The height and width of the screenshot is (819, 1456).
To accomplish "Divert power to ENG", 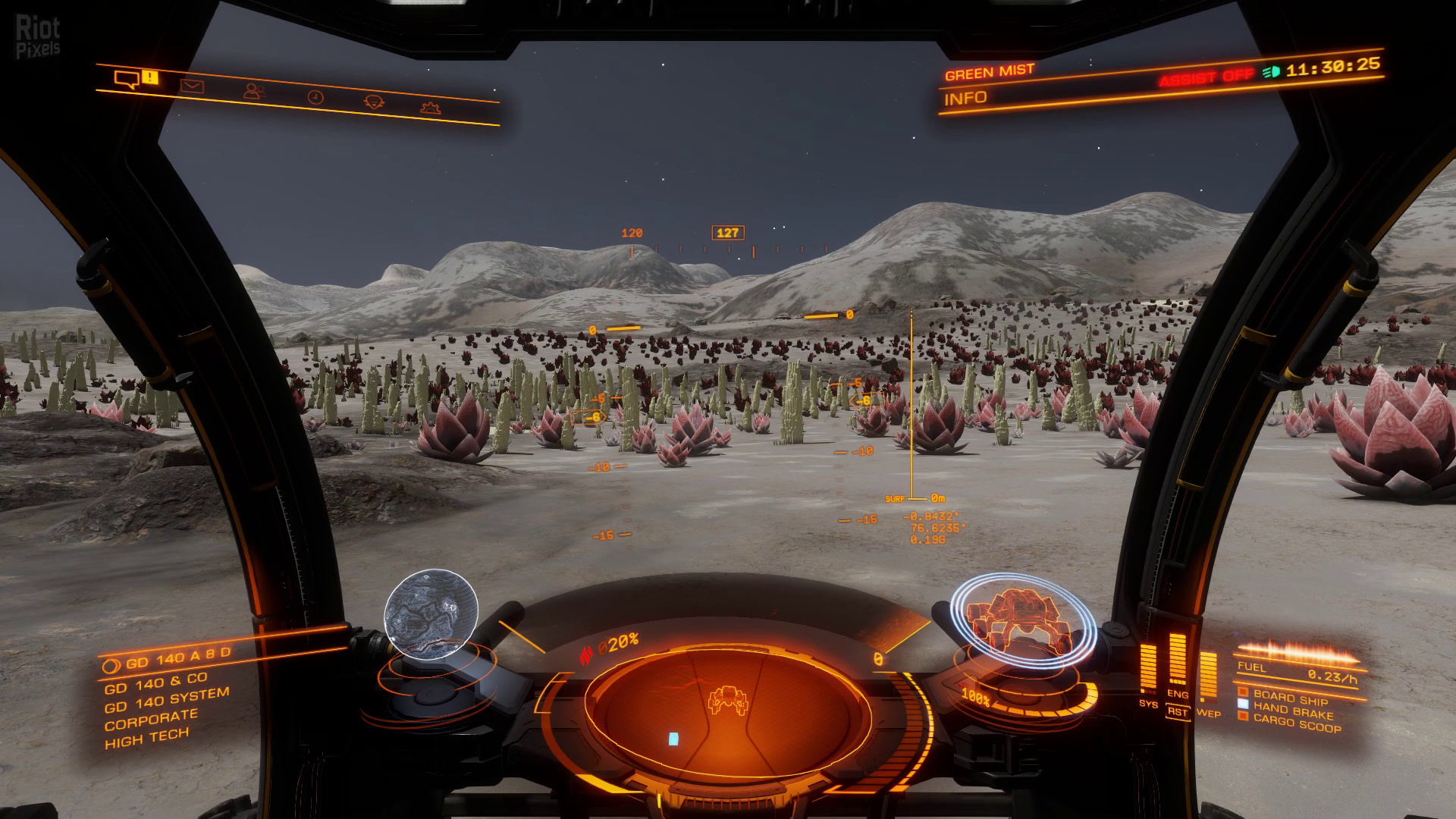I will [x=1177, y=694].
